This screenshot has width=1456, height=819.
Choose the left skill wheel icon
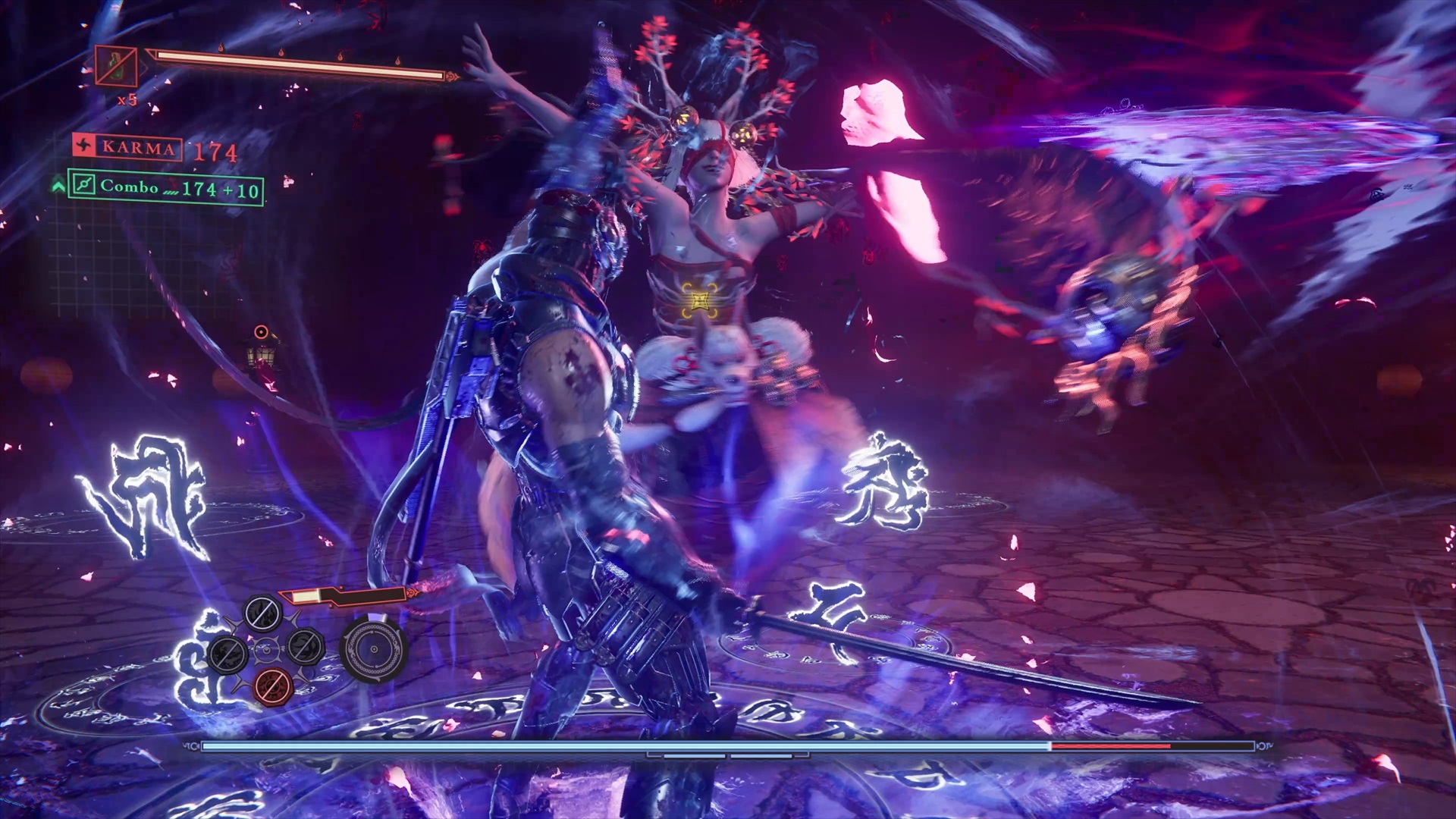(x=227, y=652)
